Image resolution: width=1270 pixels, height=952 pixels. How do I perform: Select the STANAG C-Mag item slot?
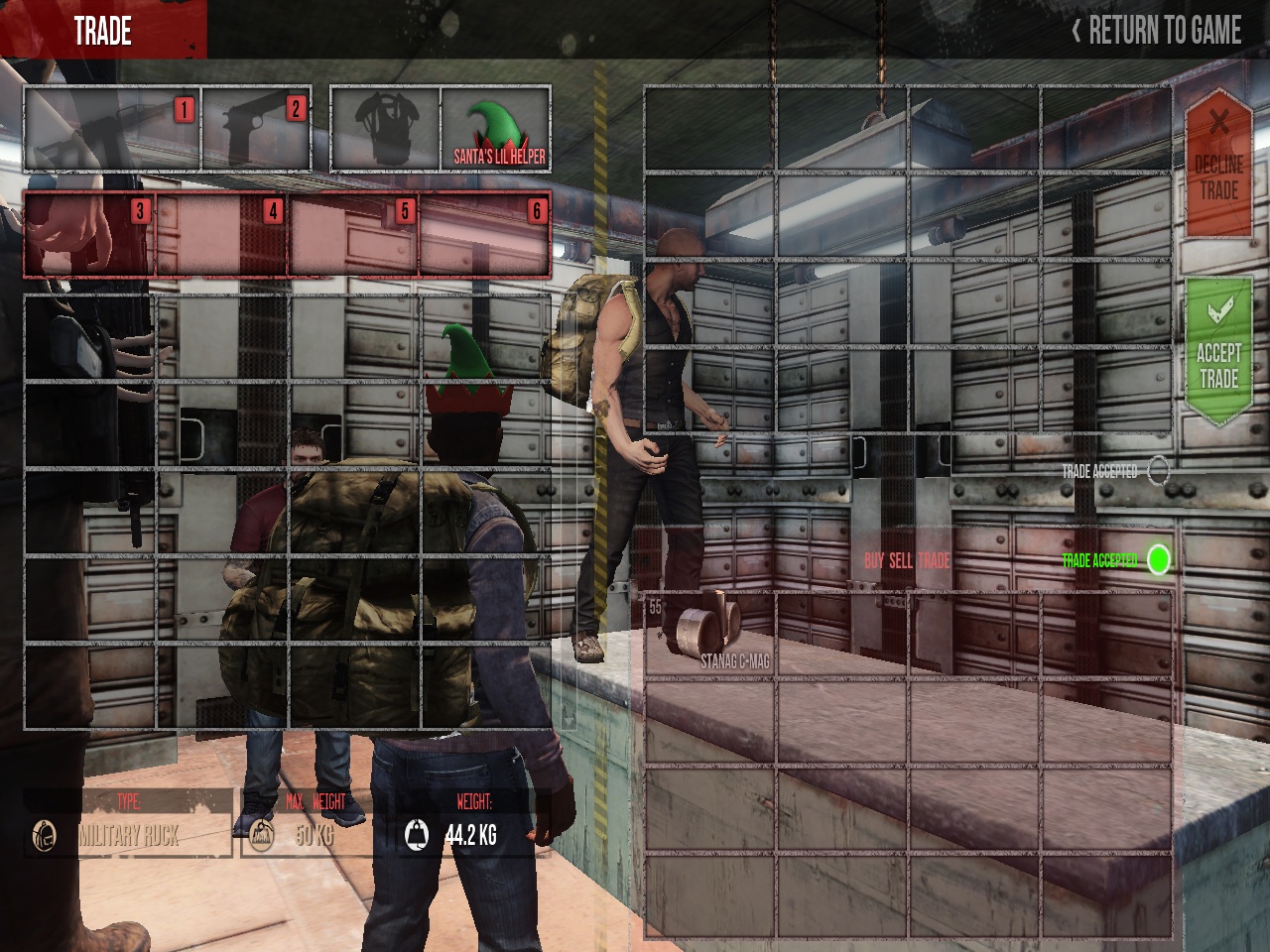point(709,633)
